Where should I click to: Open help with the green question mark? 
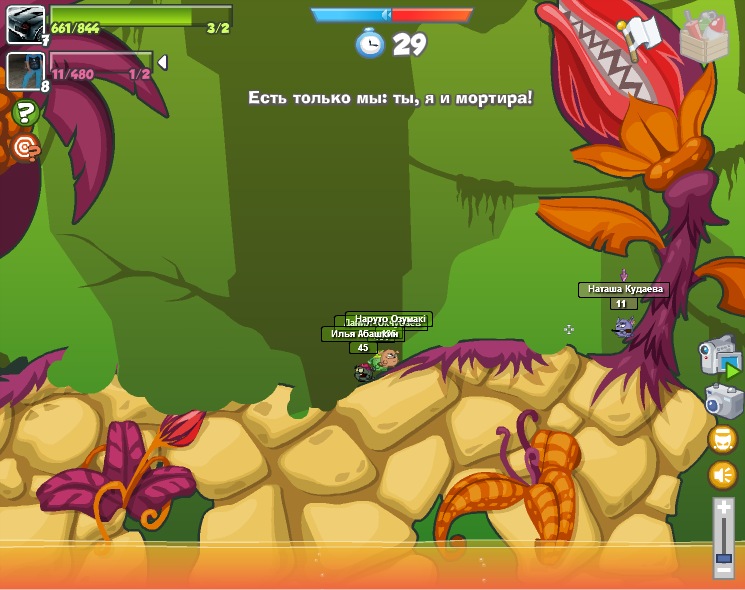[25, 112]
